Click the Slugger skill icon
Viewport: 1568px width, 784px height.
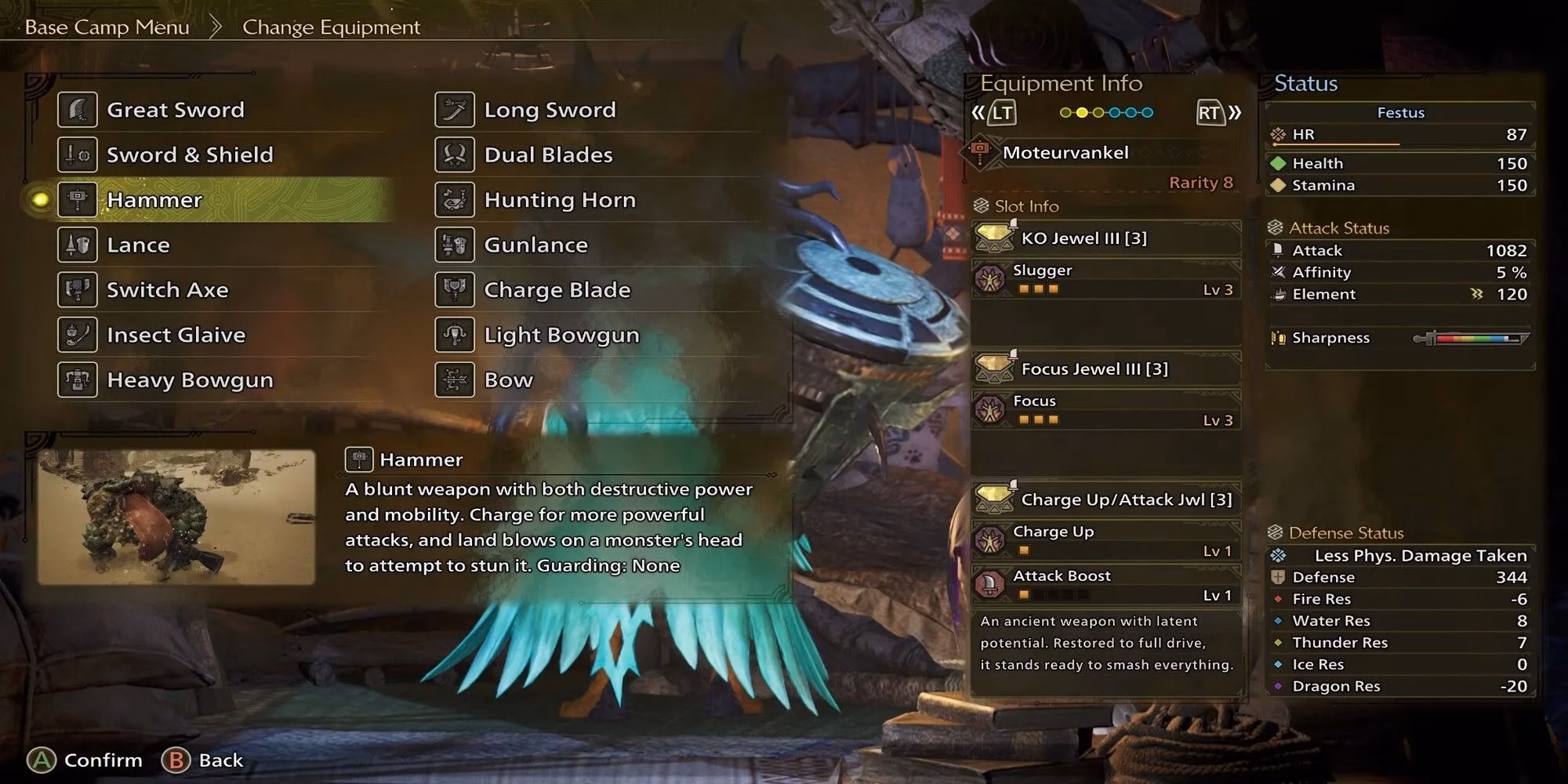[x=993, y=278]
